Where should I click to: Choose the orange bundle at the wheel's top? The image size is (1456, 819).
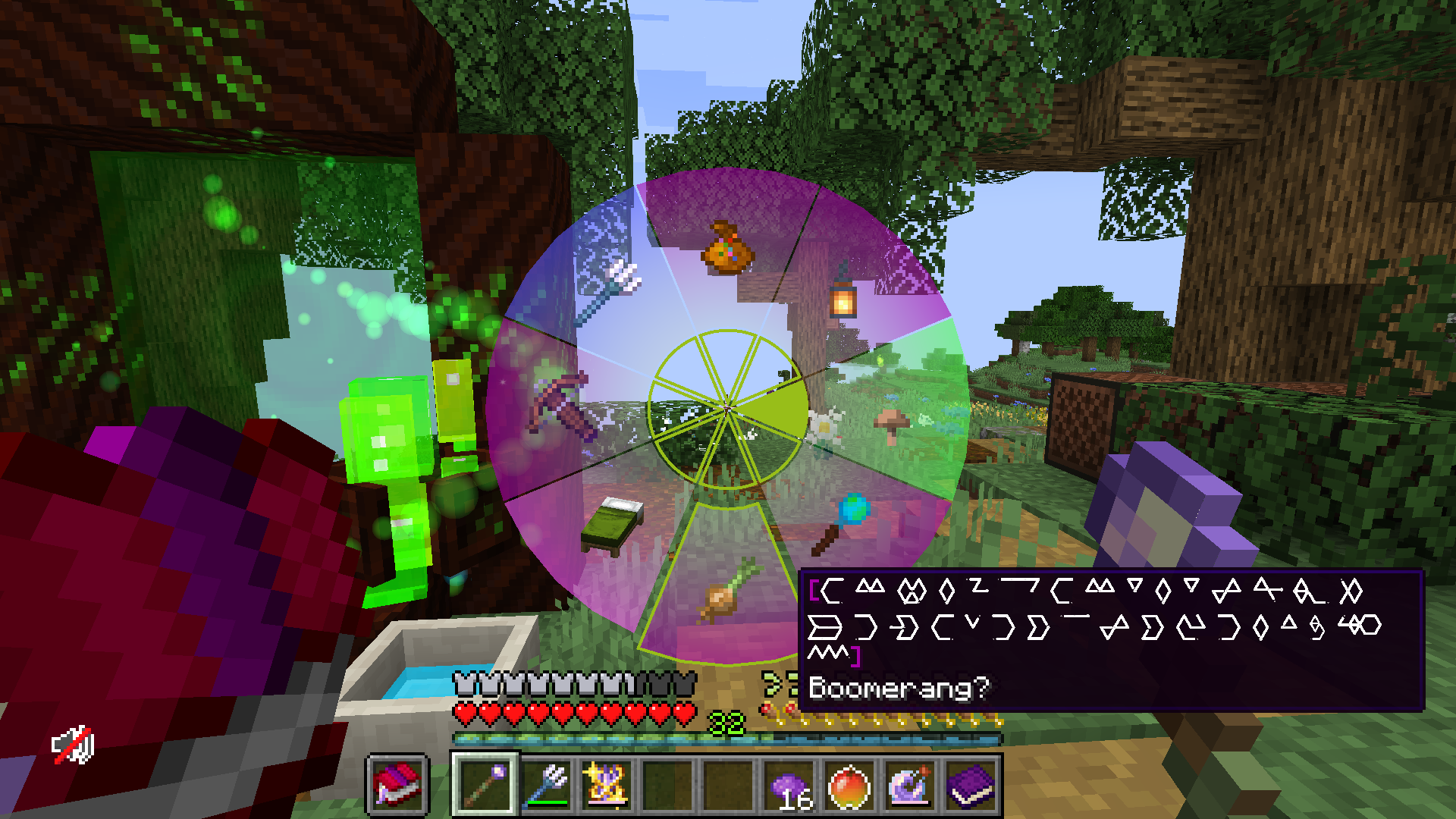click(x=728, y=246)
